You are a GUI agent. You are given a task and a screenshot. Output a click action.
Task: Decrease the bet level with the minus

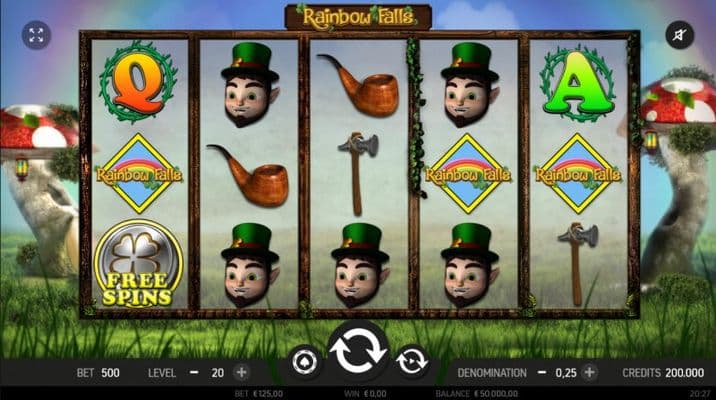point(194,372)
